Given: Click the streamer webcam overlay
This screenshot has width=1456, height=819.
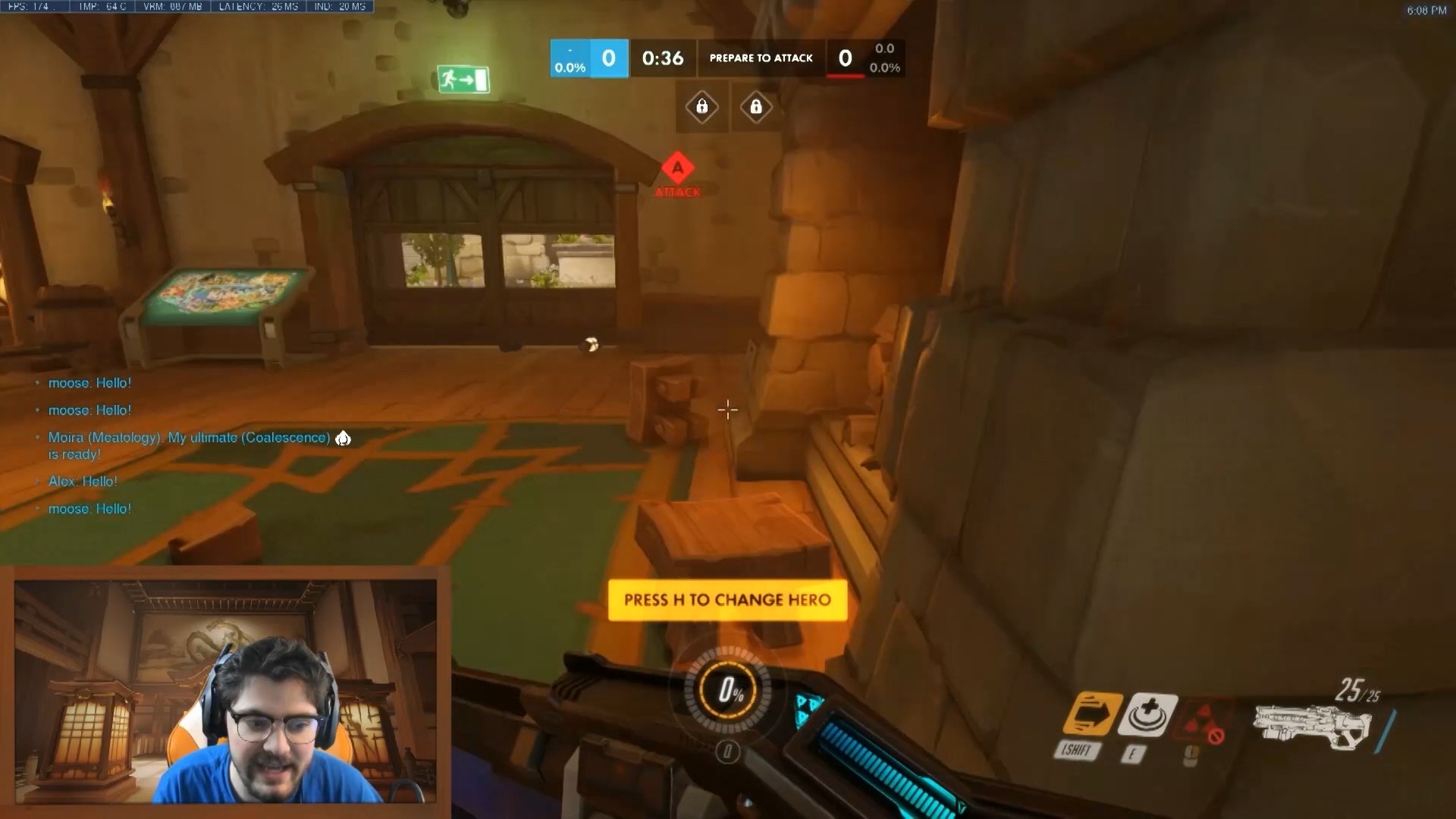Looking at the screenshot, I should click(225, 691).
